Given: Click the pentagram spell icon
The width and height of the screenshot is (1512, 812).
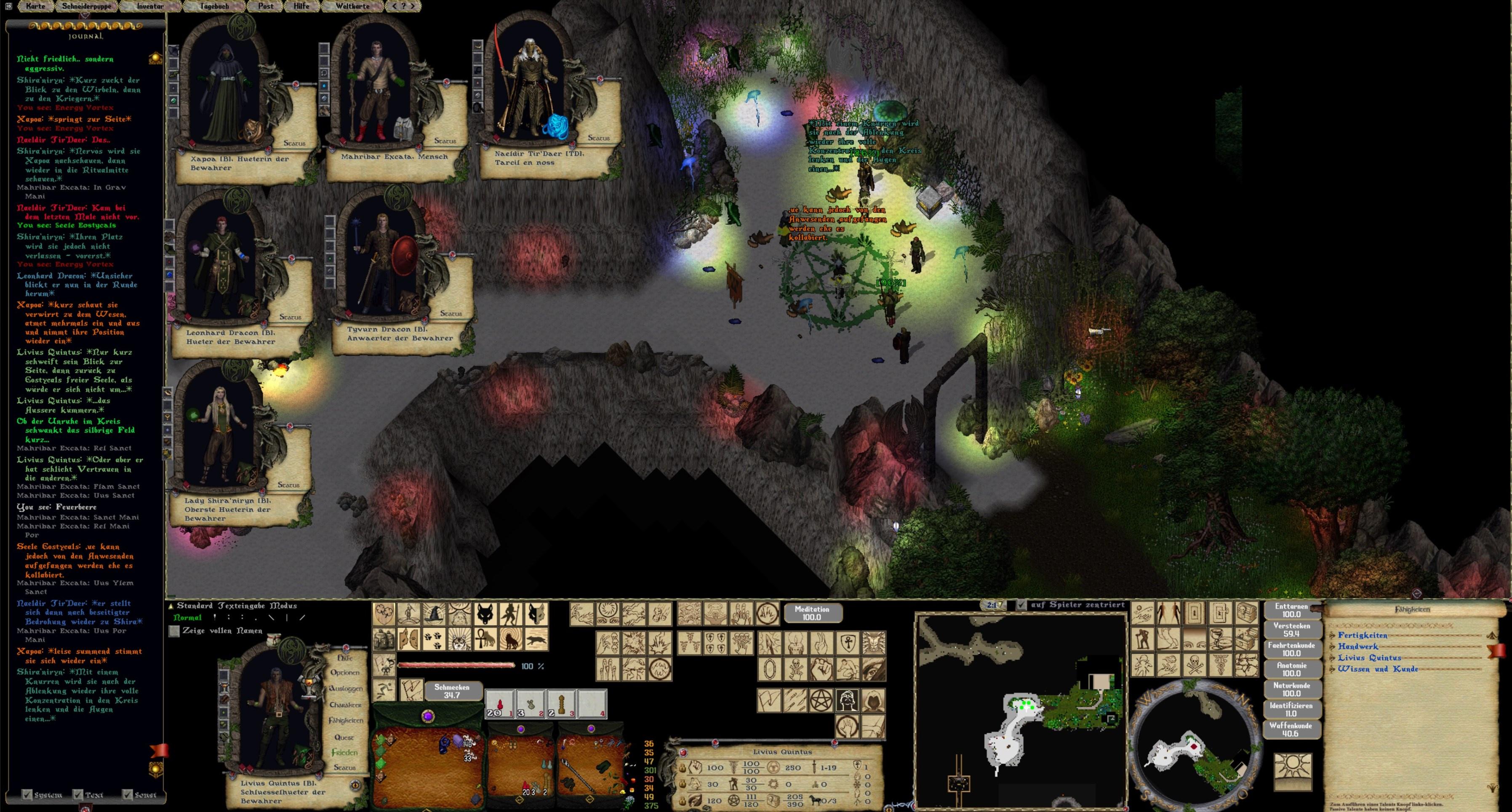Looking at the screenshot, I should tap(821, 700).
